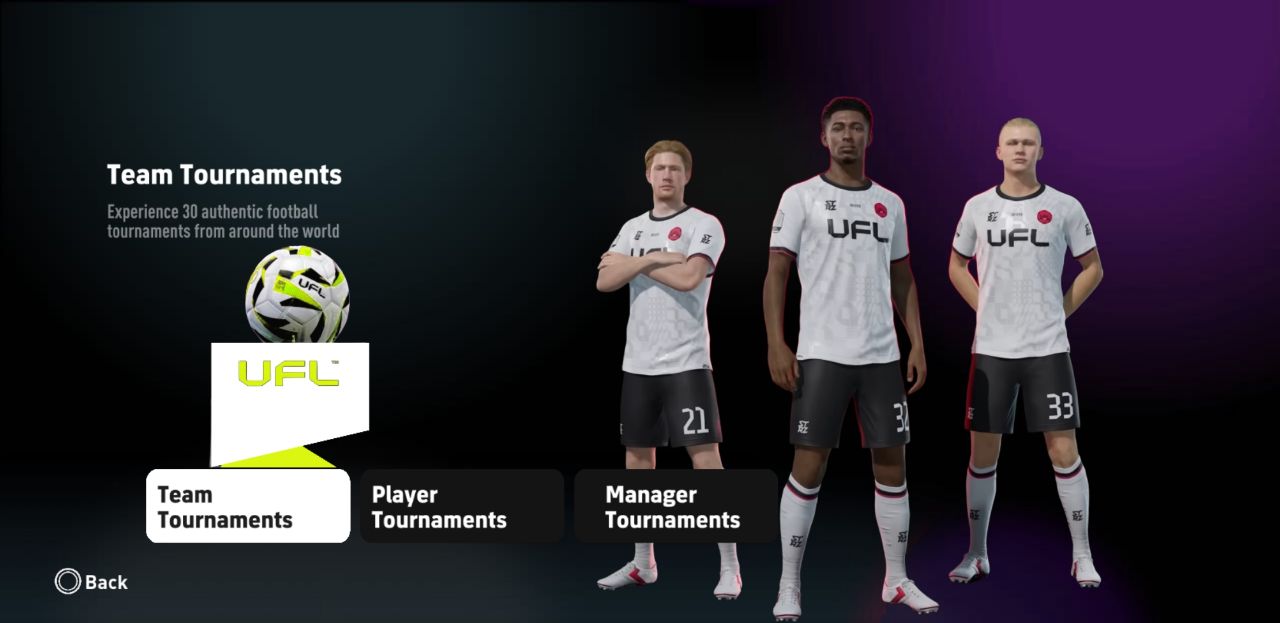Screen dimensions: 1280x623
Task: Click the UFL tournament logo banner
Action: [289, 390]
